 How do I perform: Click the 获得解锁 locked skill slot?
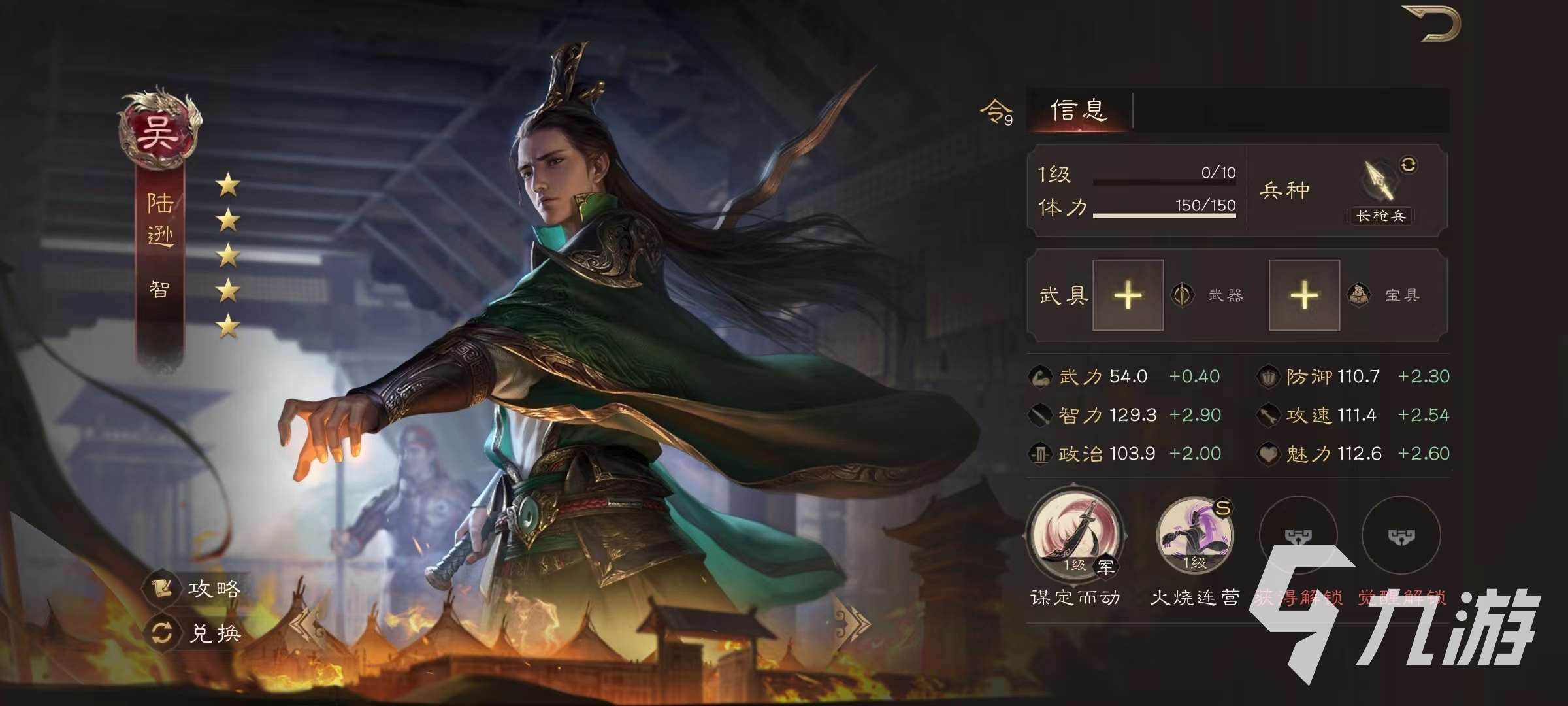pyautogui.click(x=1297, y=536)
